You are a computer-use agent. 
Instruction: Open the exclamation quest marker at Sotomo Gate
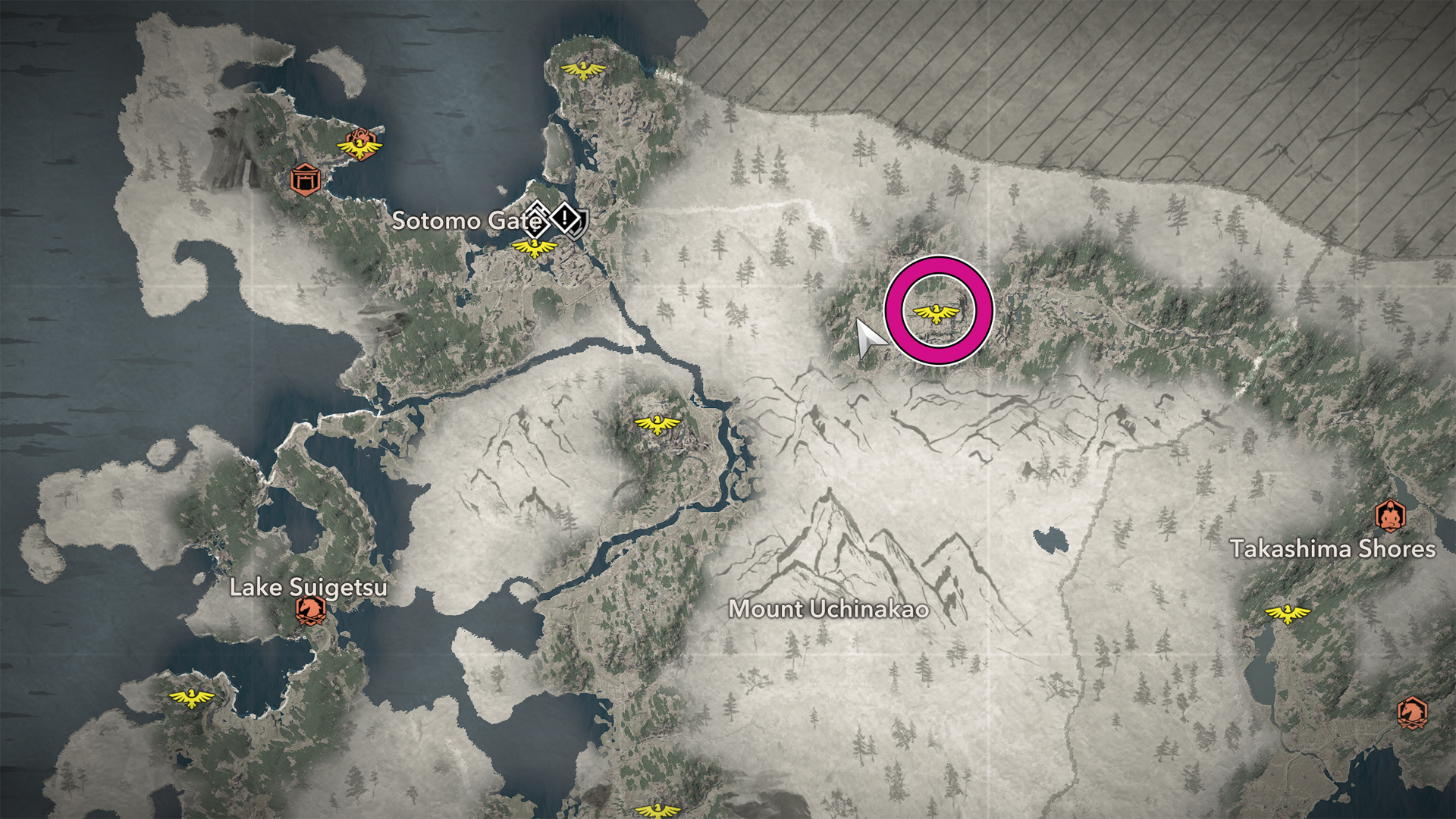565,218
